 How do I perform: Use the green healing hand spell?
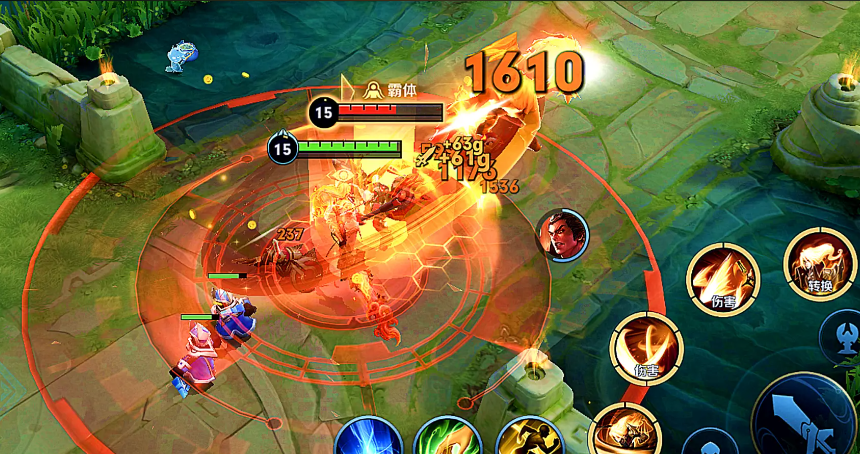(446, 440)
